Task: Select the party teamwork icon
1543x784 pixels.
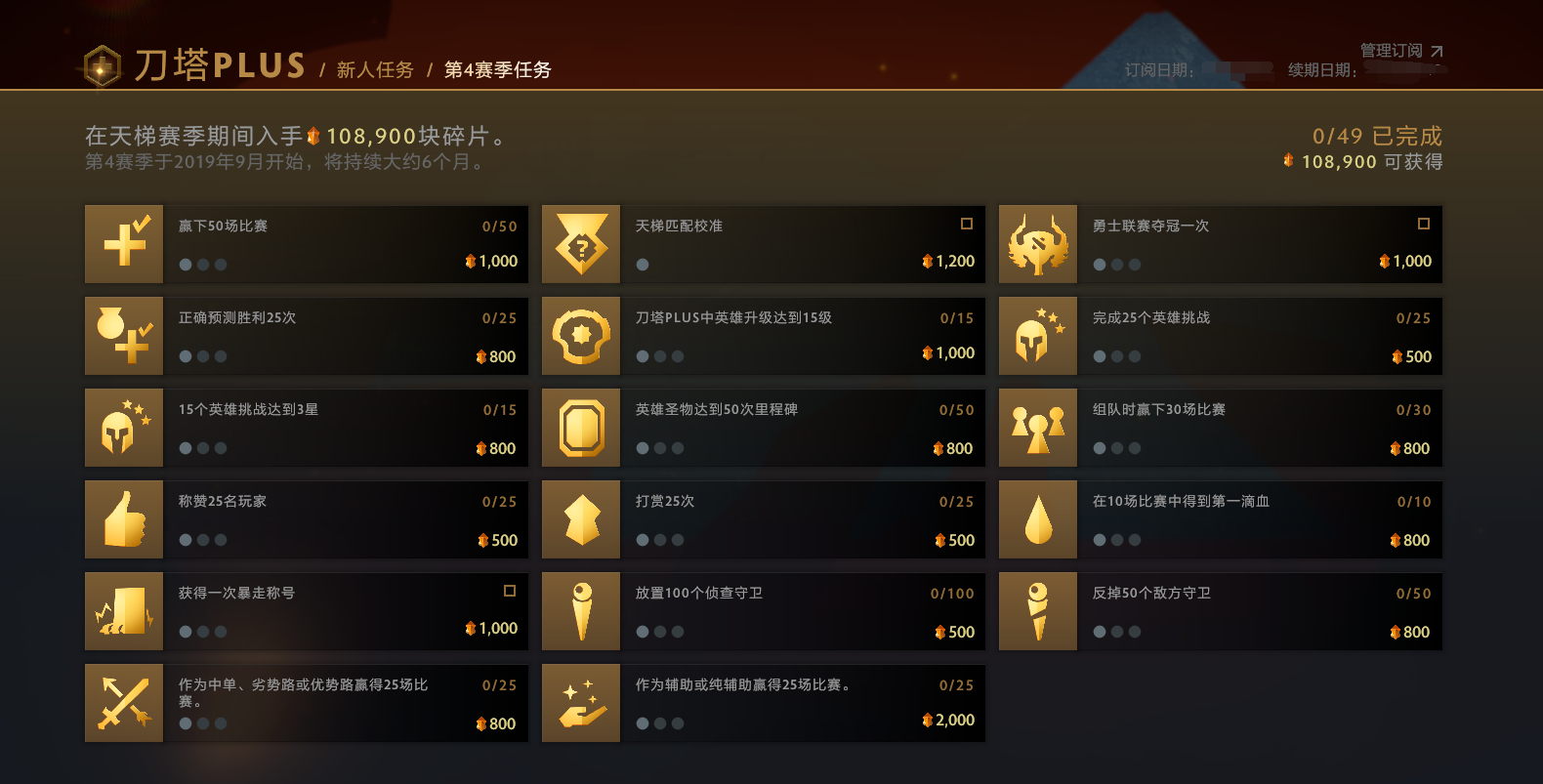Action: tap(1038, 428)
